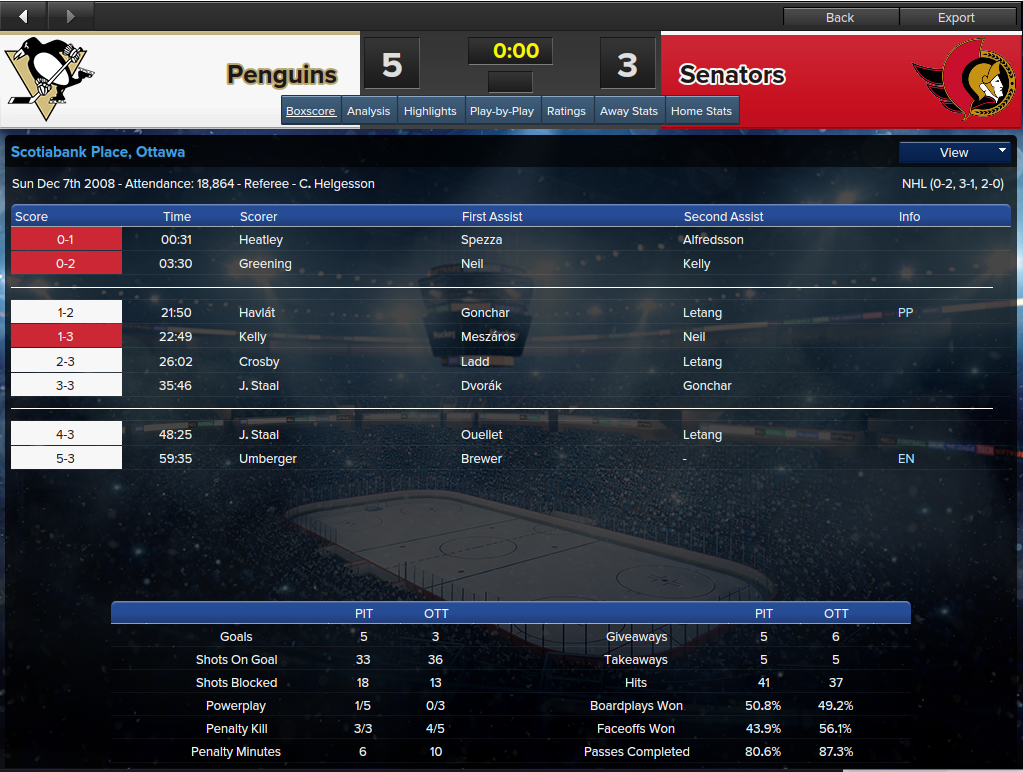Switch to the Analysis tab
The image size is (1023, 772).
[x=368, y=111]
